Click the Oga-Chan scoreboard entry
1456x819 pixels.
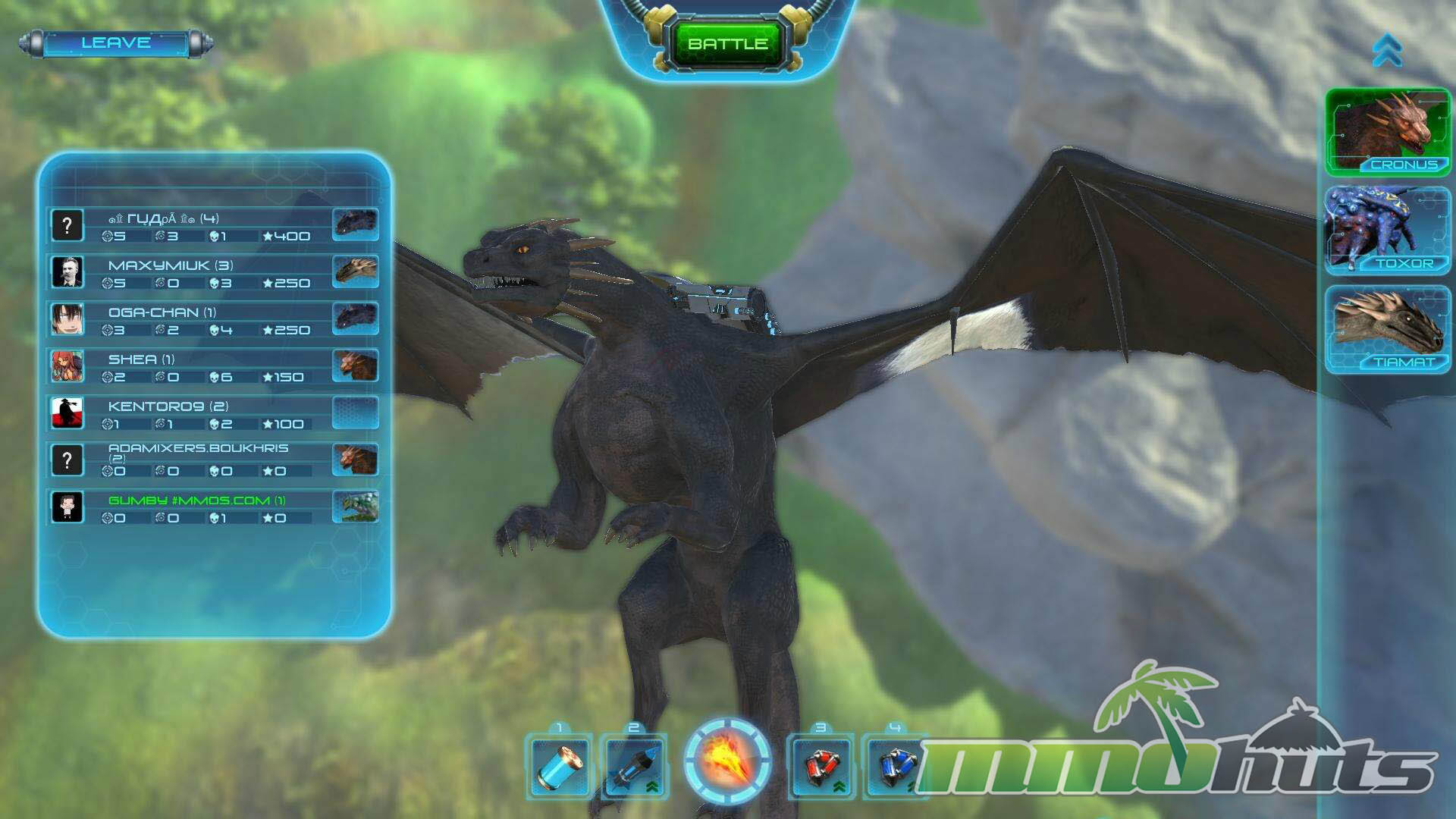[x=212, y=320]
